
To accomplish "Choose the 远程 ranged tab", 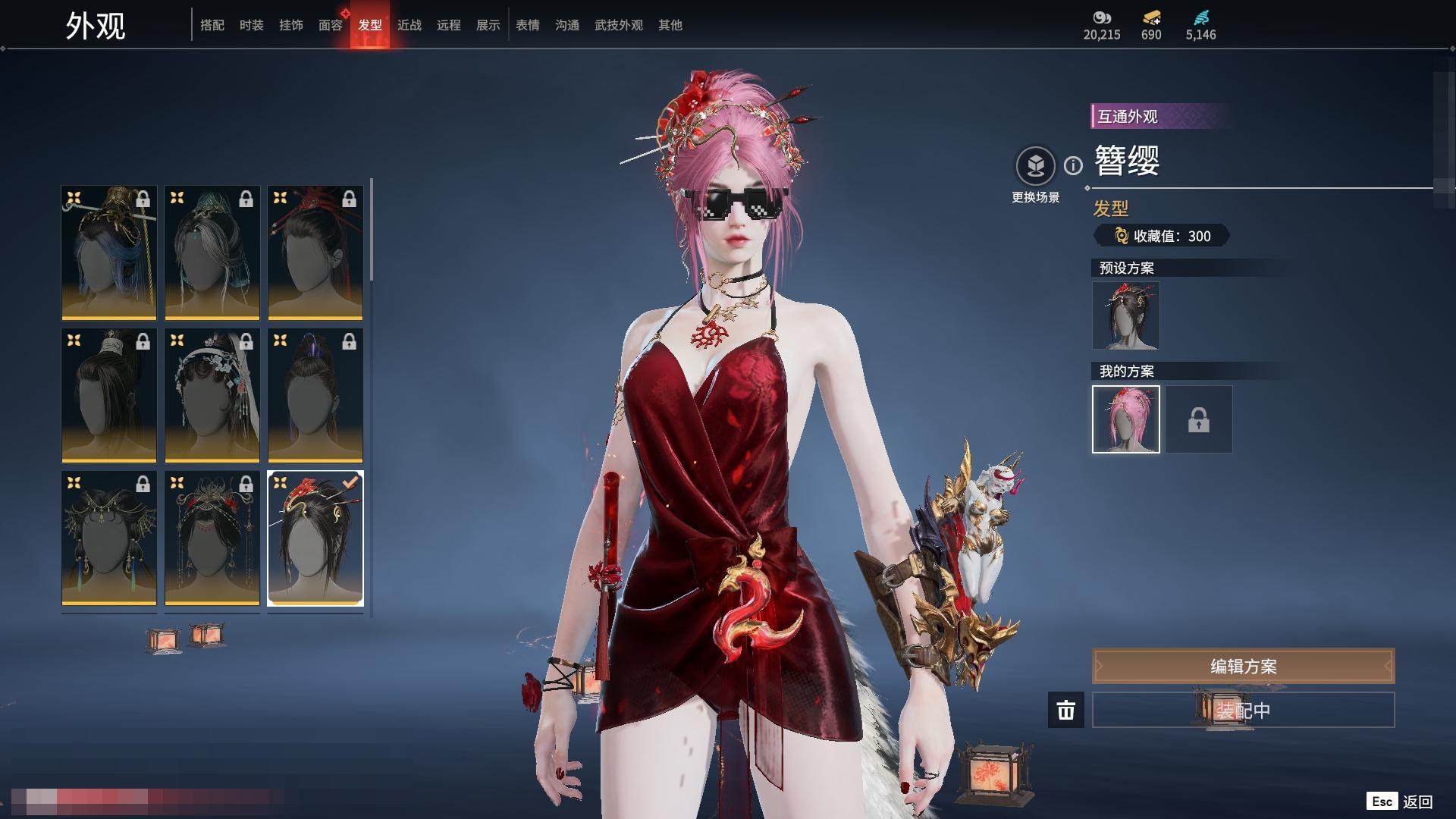I will (x=449, y=25).
